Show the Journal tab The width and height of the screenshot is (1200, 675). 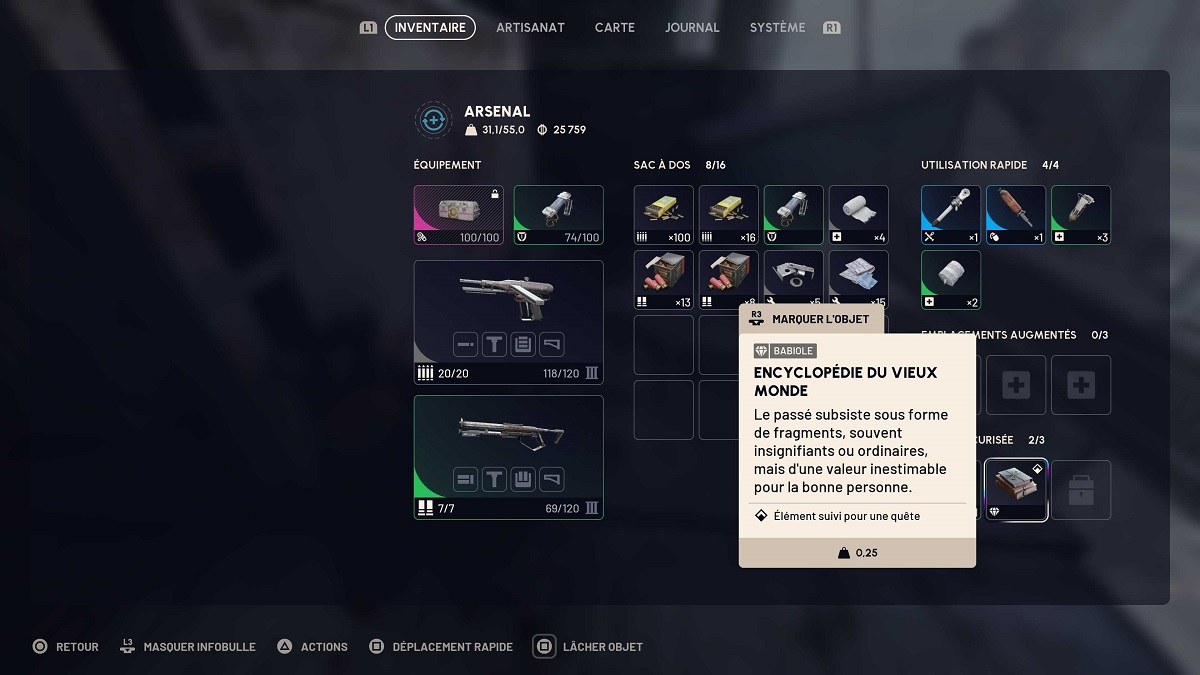(692, 28)
